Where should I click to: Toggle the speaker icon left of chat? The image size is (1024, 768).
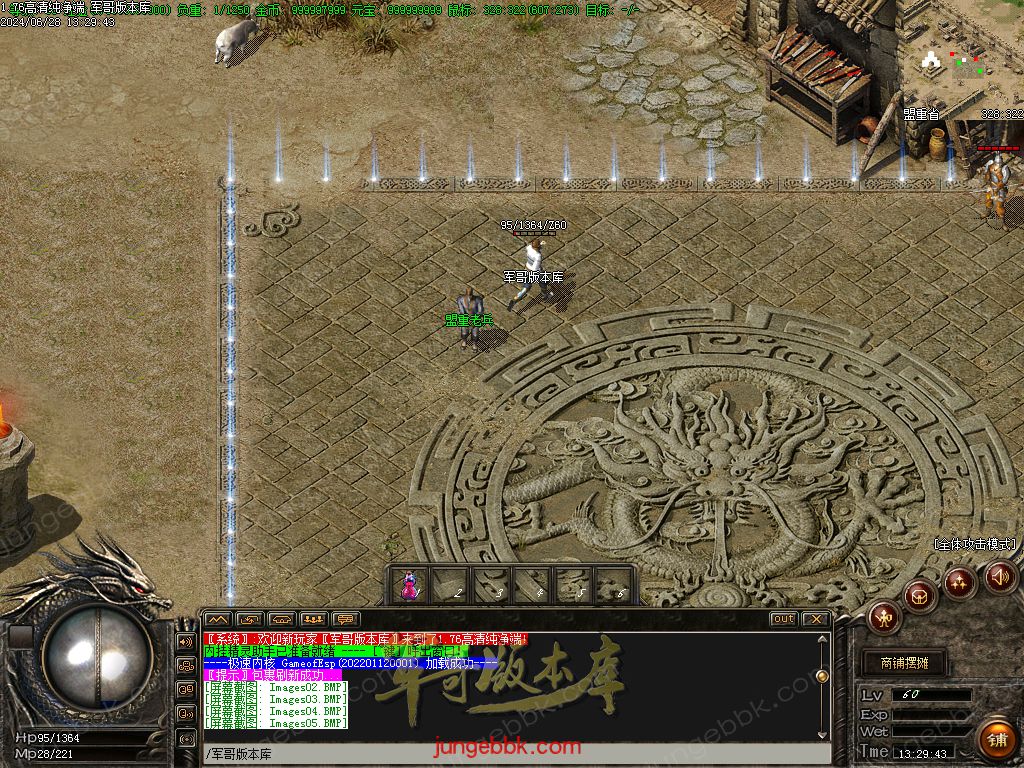click(x=186, y=641)
